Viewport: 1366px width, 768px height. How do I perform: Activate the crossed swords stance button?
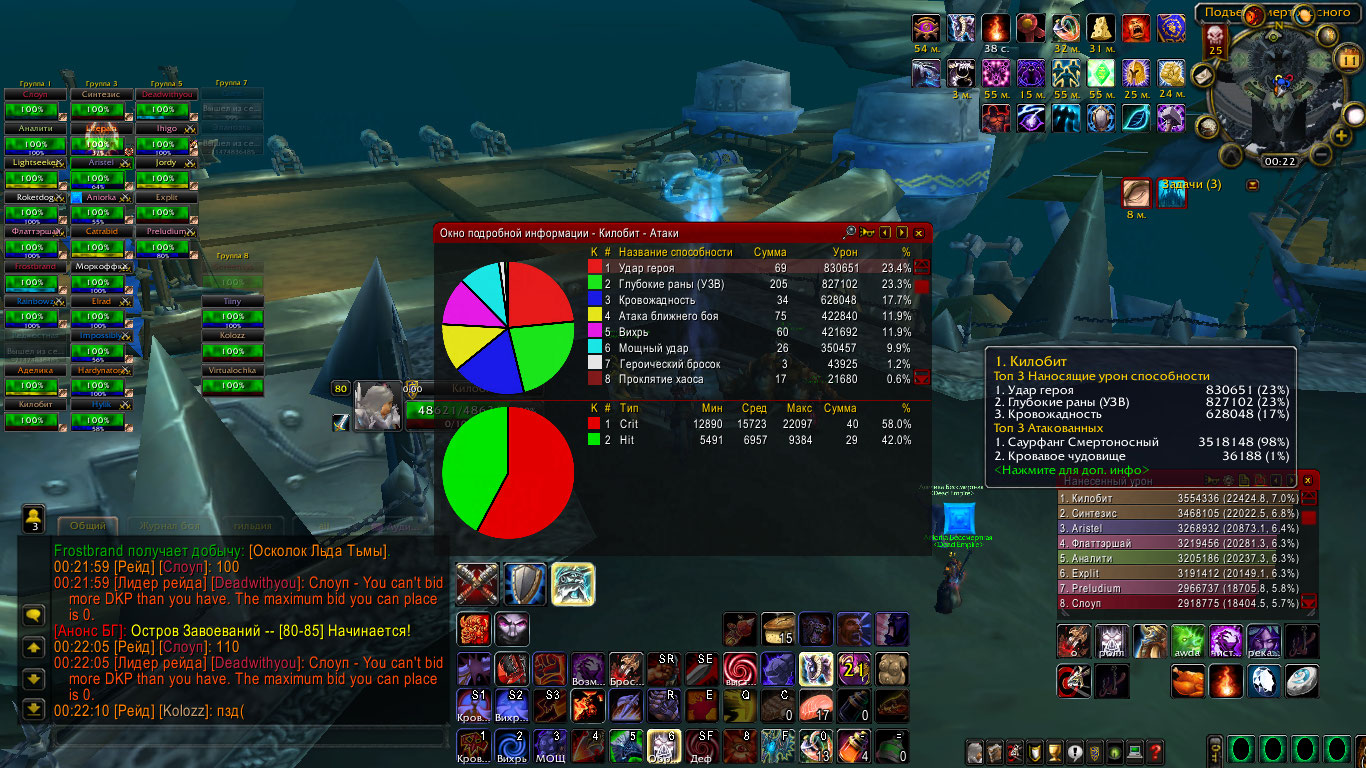pos(477,583)
